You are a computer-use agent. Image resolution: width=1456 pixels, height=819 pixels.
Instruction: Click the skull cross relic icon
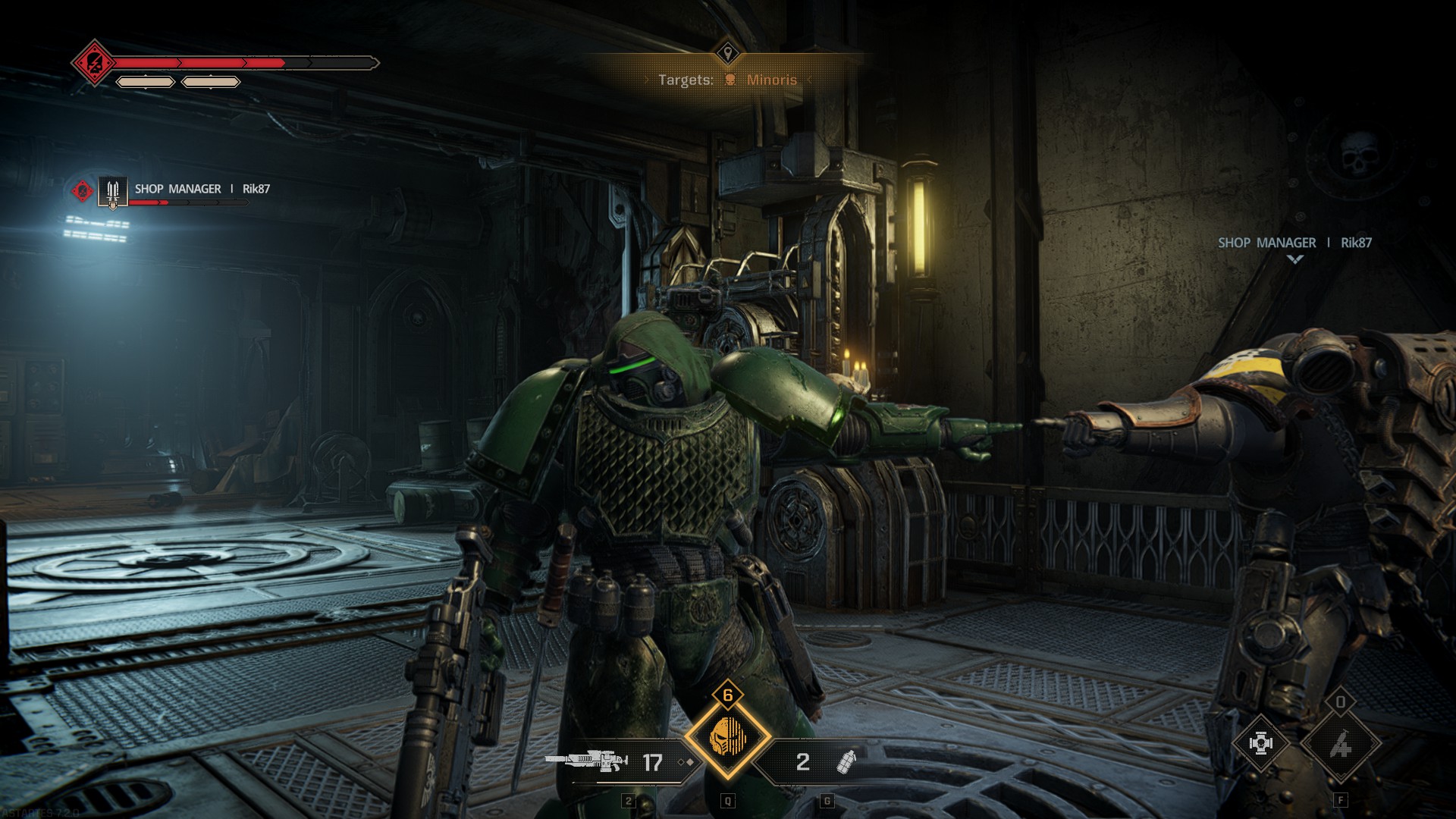coord(1260,744)
